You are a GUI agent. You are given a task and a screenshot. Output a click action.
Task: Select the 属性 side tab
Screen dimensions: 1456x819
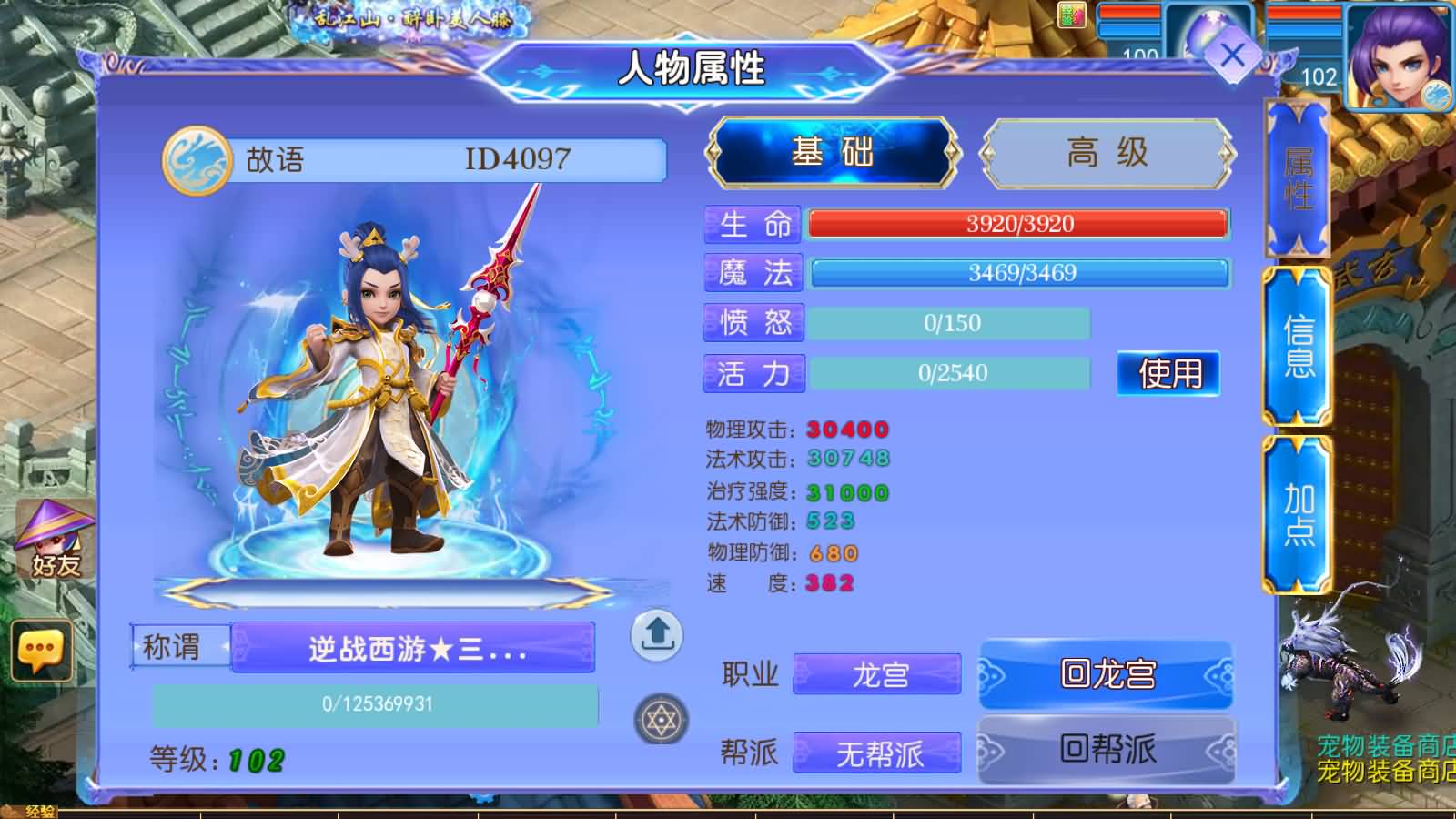tap(1297, 182)
